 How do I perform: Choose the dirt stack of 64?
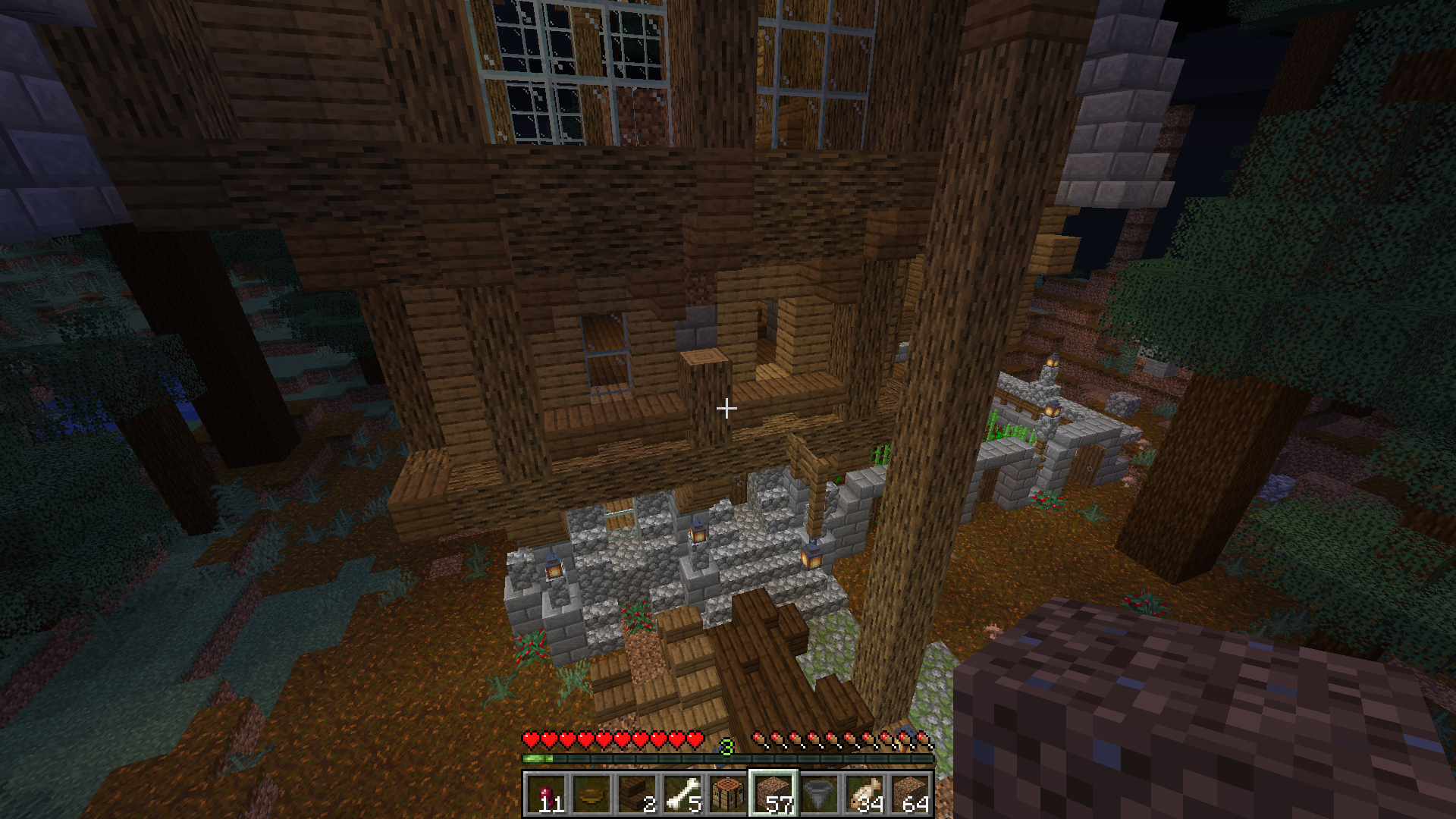[910, 794]
